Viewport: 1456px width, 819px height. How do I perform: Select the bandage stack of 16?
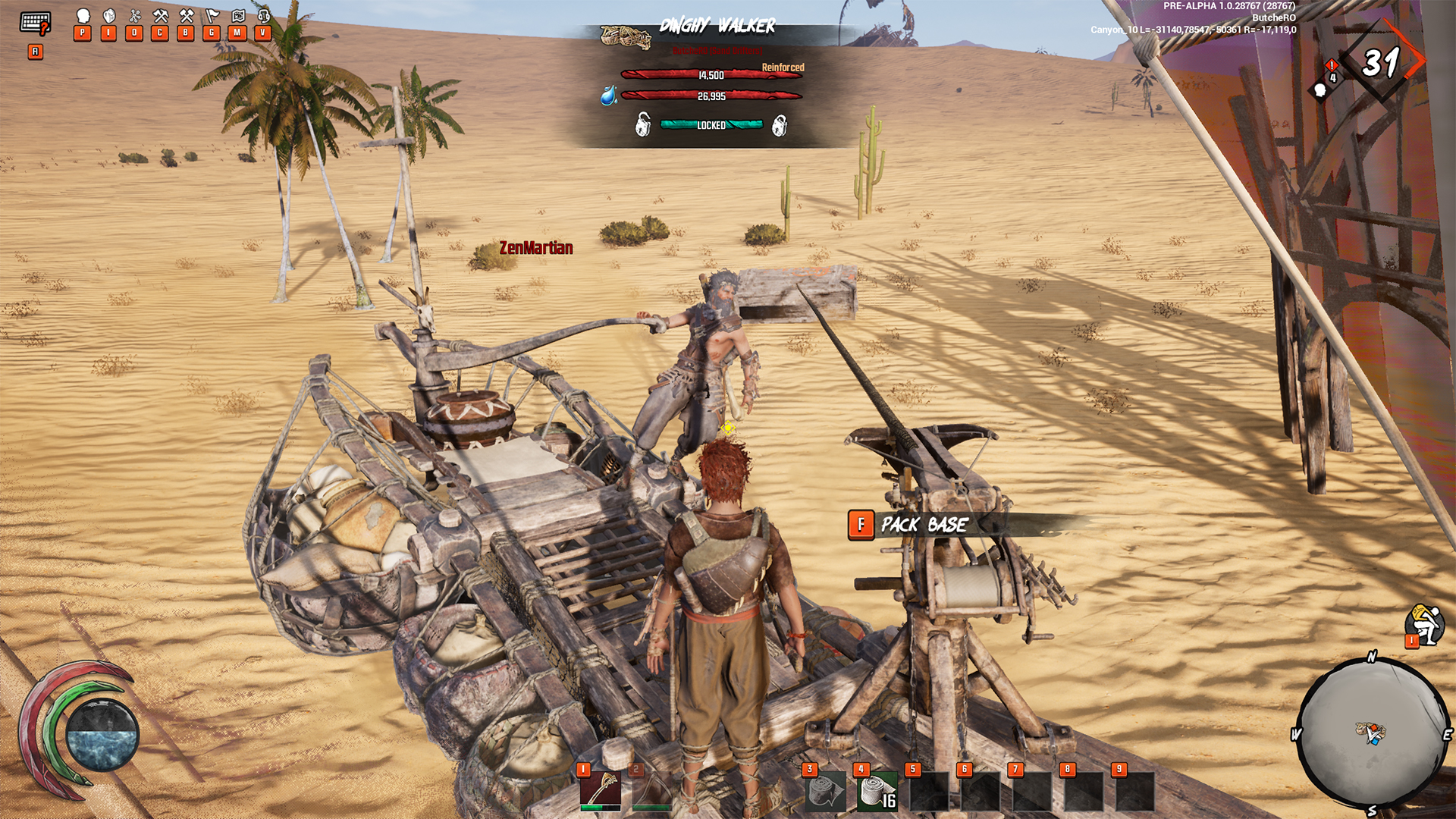point(877,792)
